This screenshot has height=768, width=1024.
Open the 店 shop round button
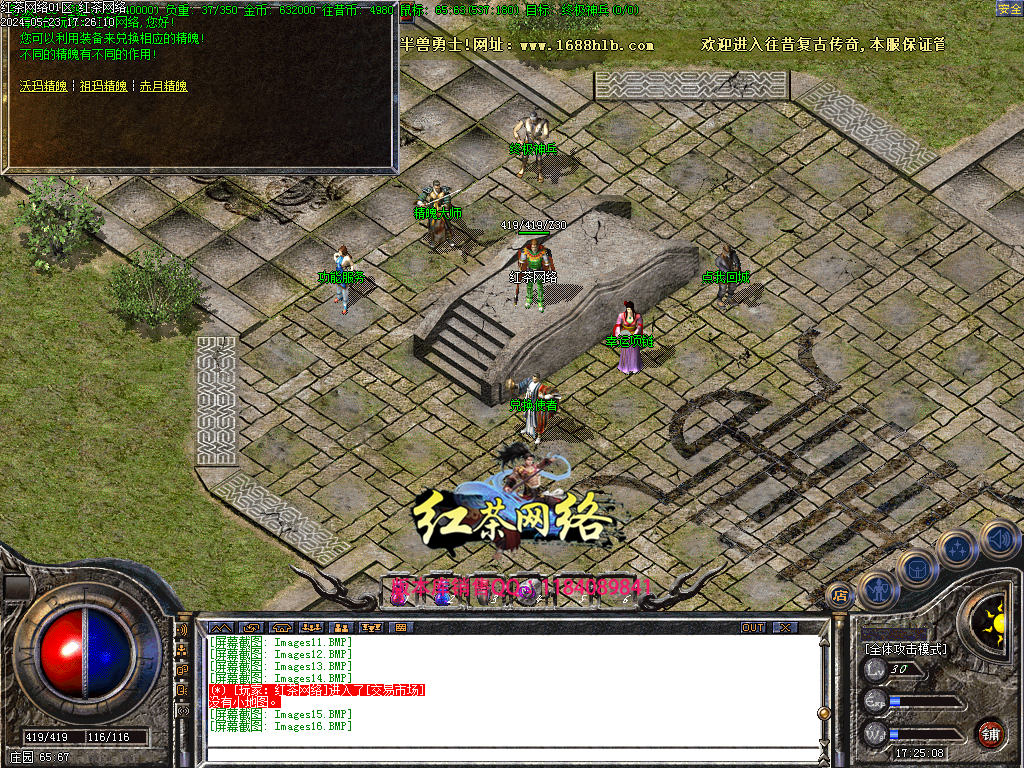[840, 594]
